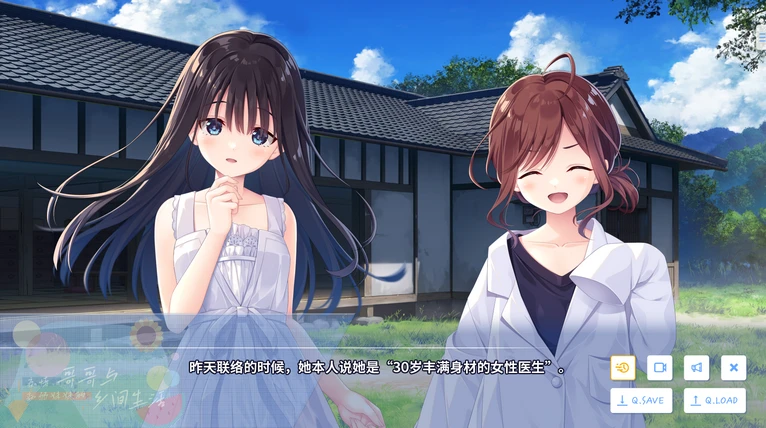Quick load with the Q.LOAD button
The image size is (766, 428).
coord(714,400)
